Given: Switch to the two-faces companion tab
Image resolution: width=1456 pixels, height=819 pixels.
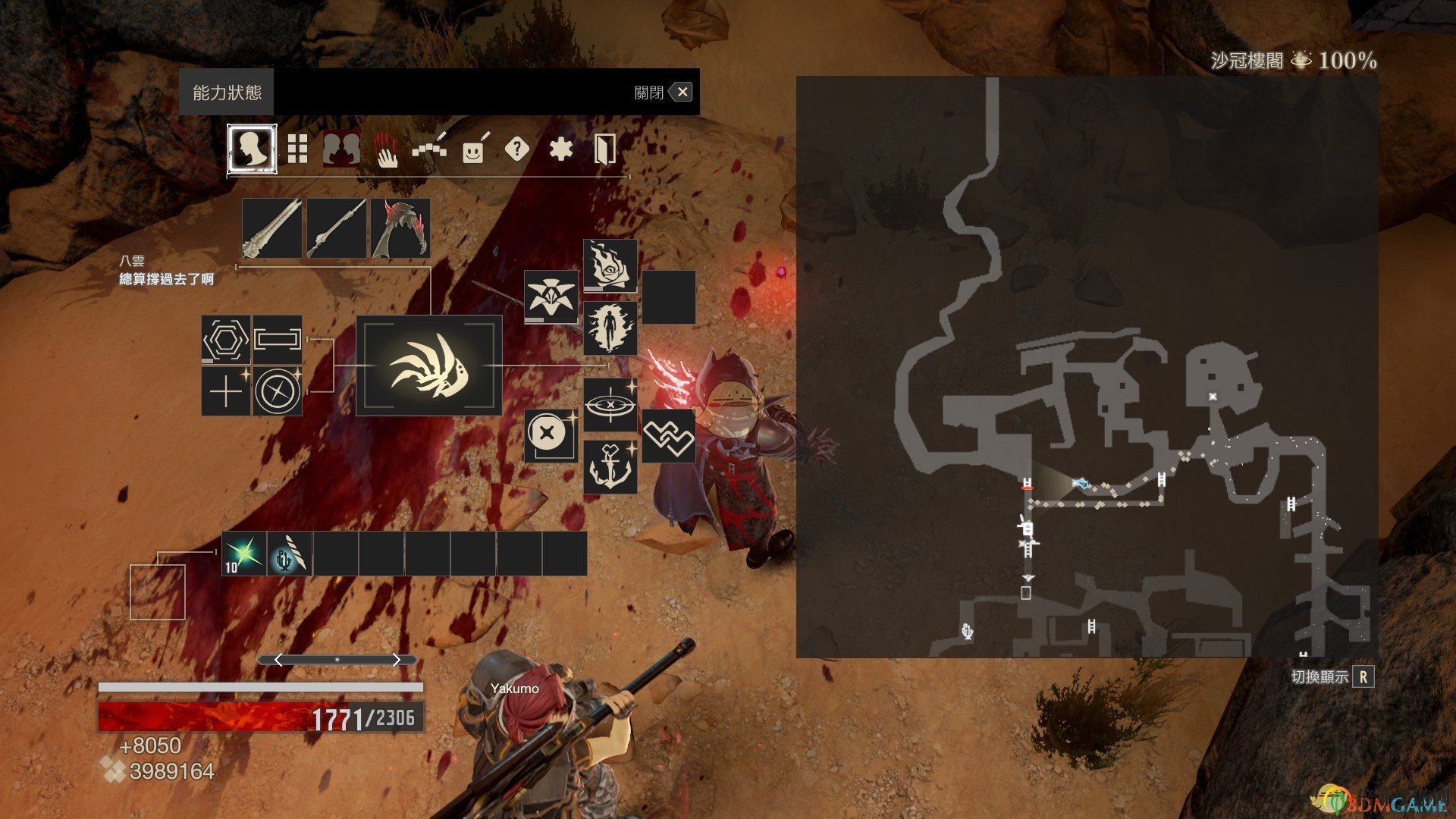Looking at the screenshot, I should tap(341, 149).
